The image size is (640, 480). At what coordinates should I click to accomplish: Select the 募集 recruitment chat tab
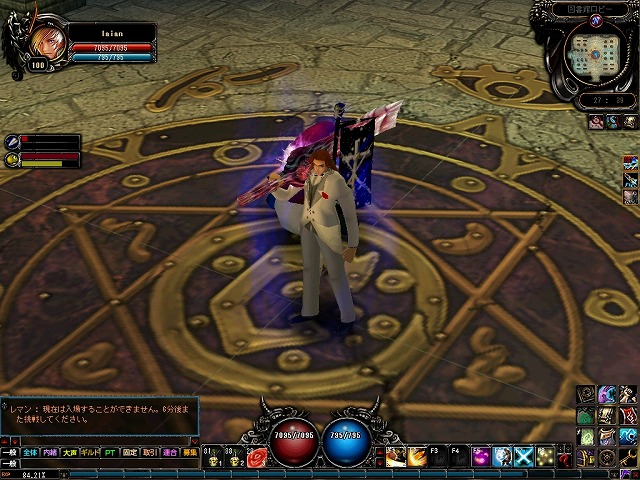coord(189,452)
